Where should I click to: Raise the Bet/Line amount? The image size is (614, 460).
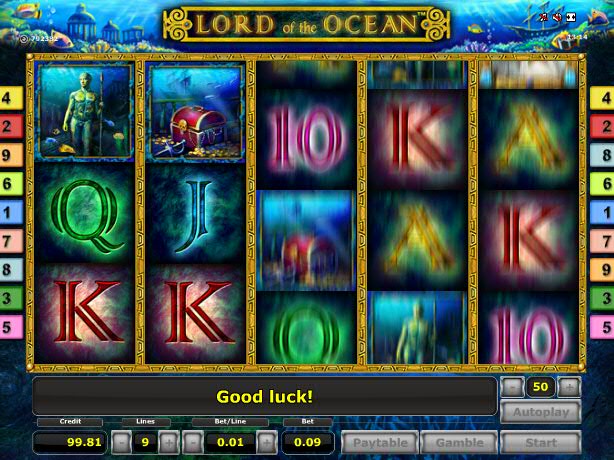(267, 442)
